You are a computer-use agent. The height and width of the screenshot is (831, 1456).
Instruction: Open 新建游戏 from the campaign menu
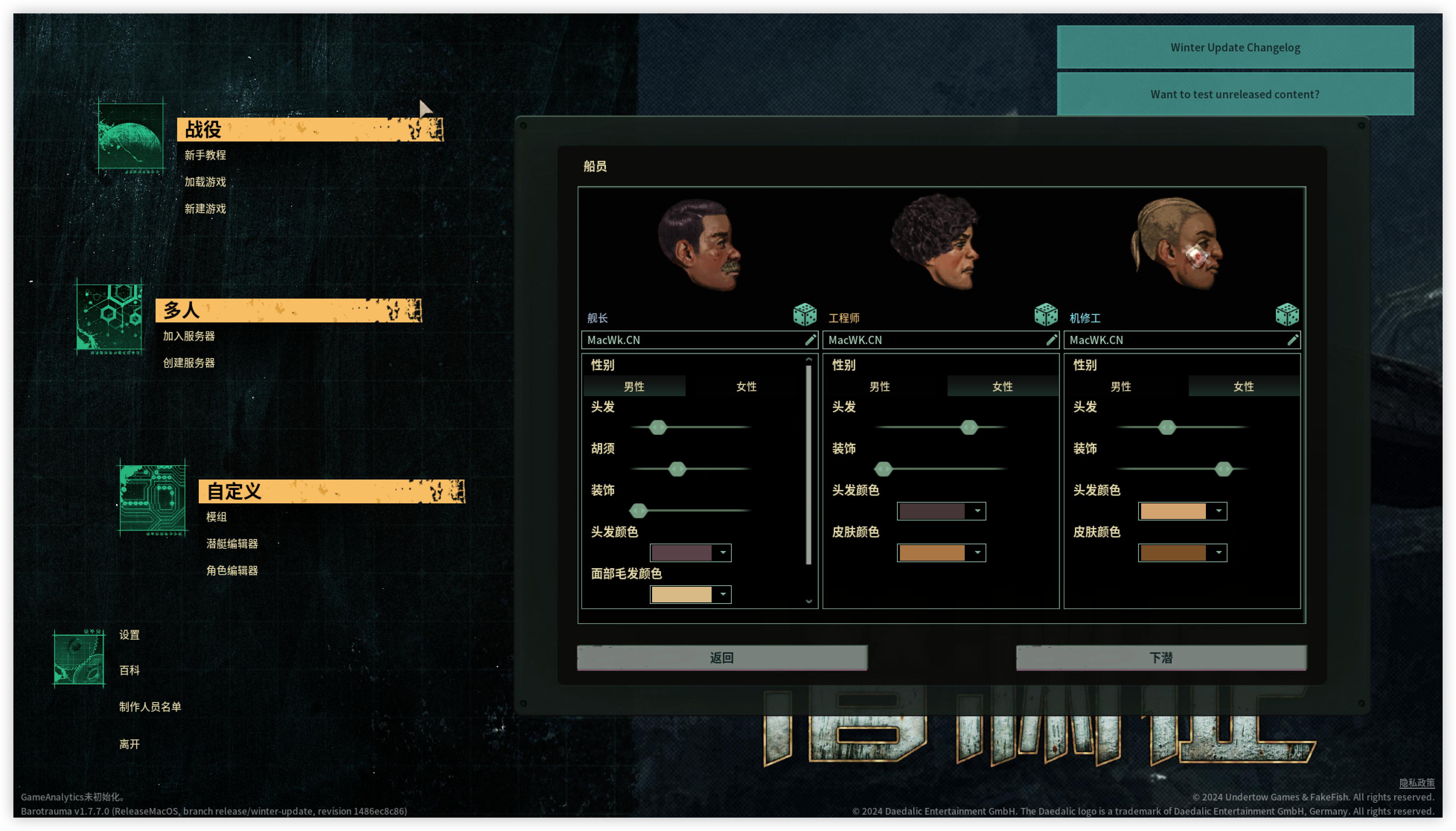206,209
